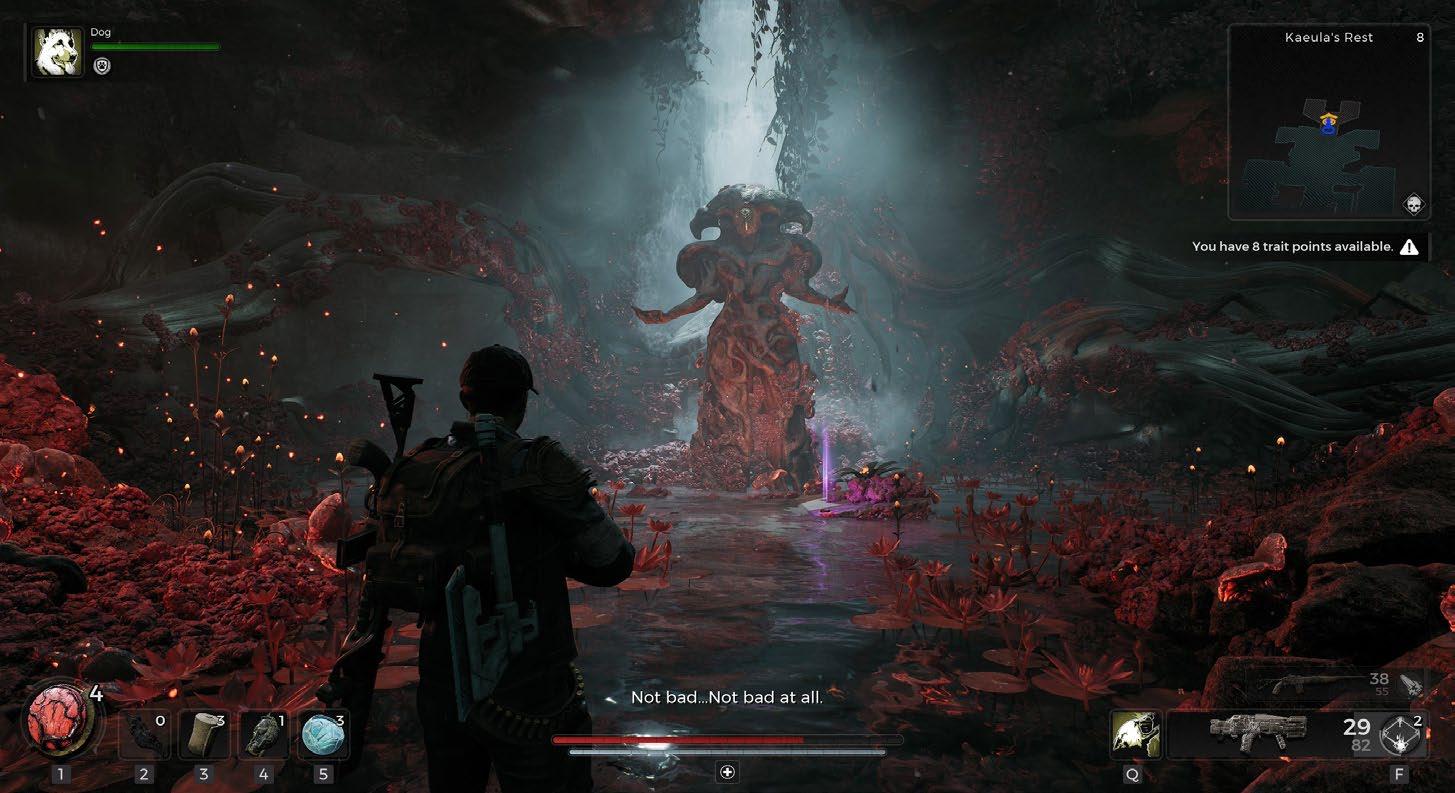Screen dimensions: 1455x793
Task: Select the dark stone head consumable
Action: 264,736
